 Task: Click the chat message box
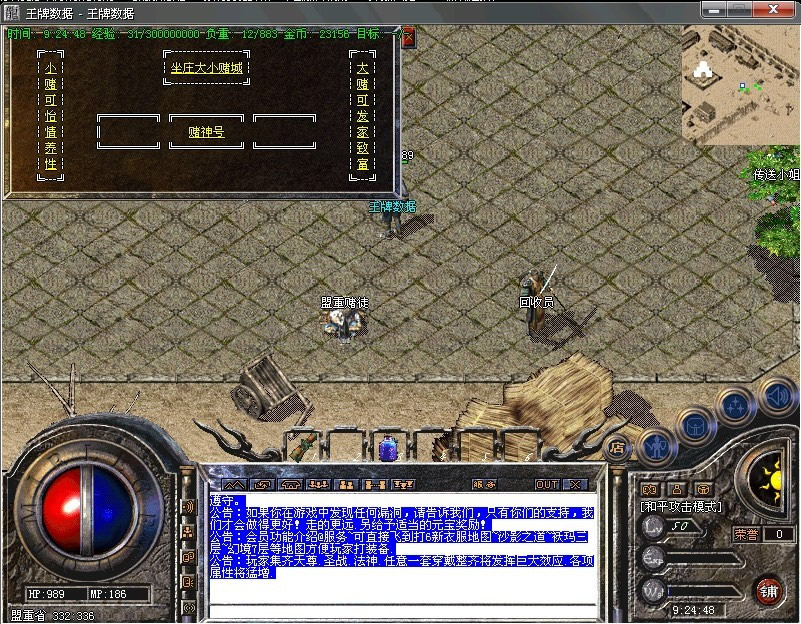404,546
